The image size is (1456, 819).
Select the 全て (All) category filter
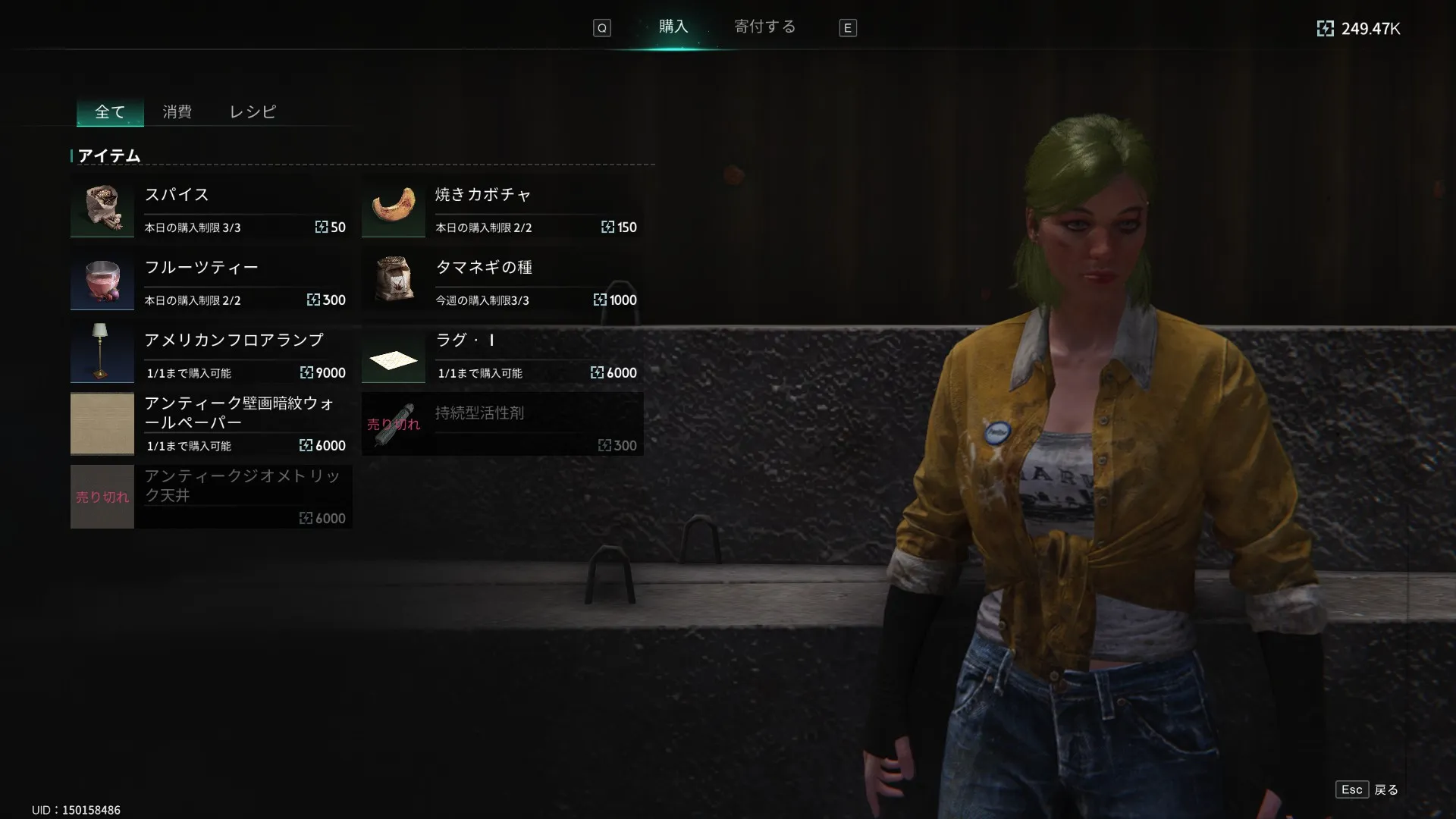pyautogui.click(x=110, y=112)
